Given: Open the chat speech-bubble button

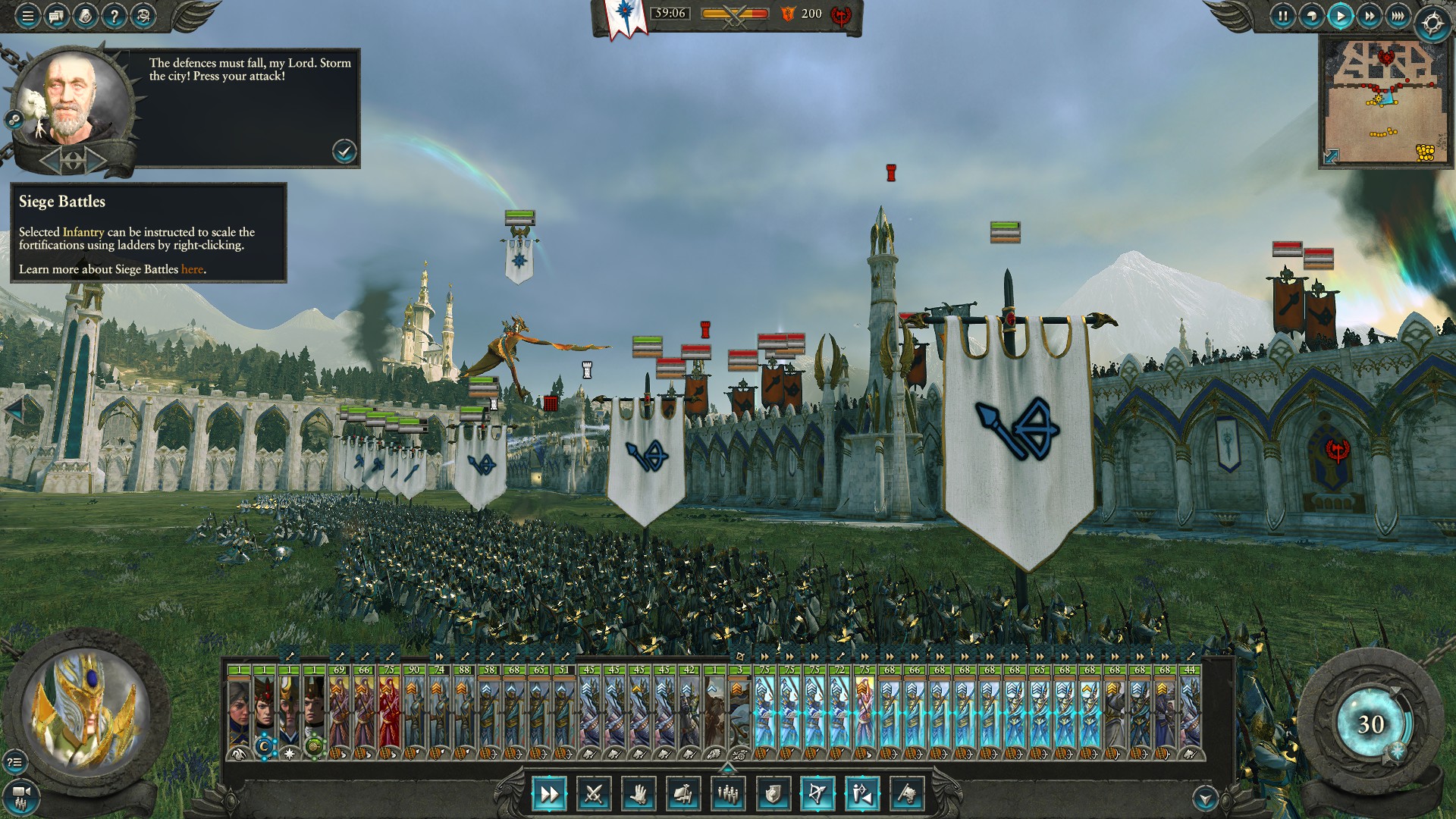Looking at the screenshot, I should (56, 15).
